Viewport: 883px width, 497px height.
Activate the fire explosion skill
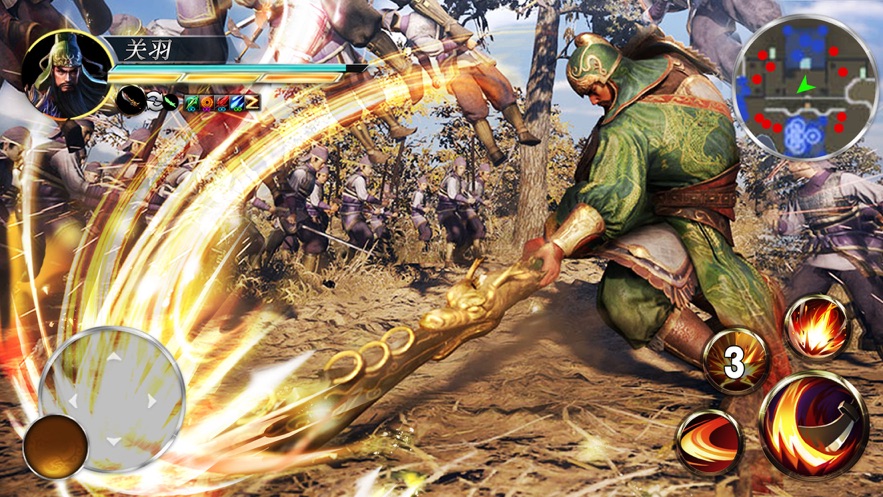pos(817,327)
